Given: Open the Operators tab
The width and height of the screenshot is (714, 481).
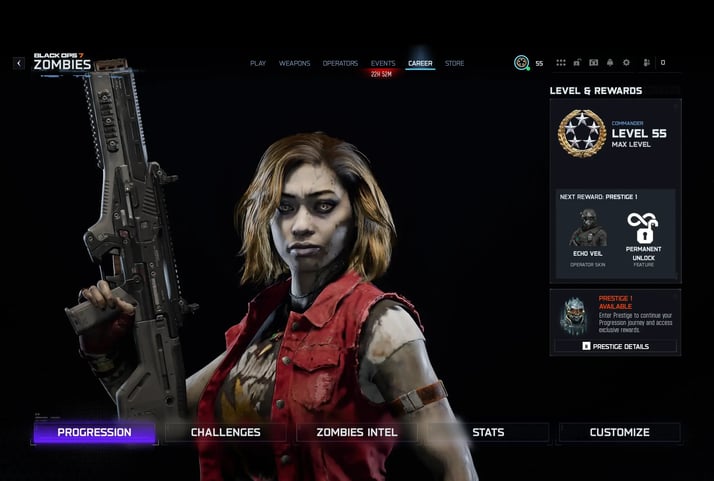Looking at the screenshot, I should 340,63.
